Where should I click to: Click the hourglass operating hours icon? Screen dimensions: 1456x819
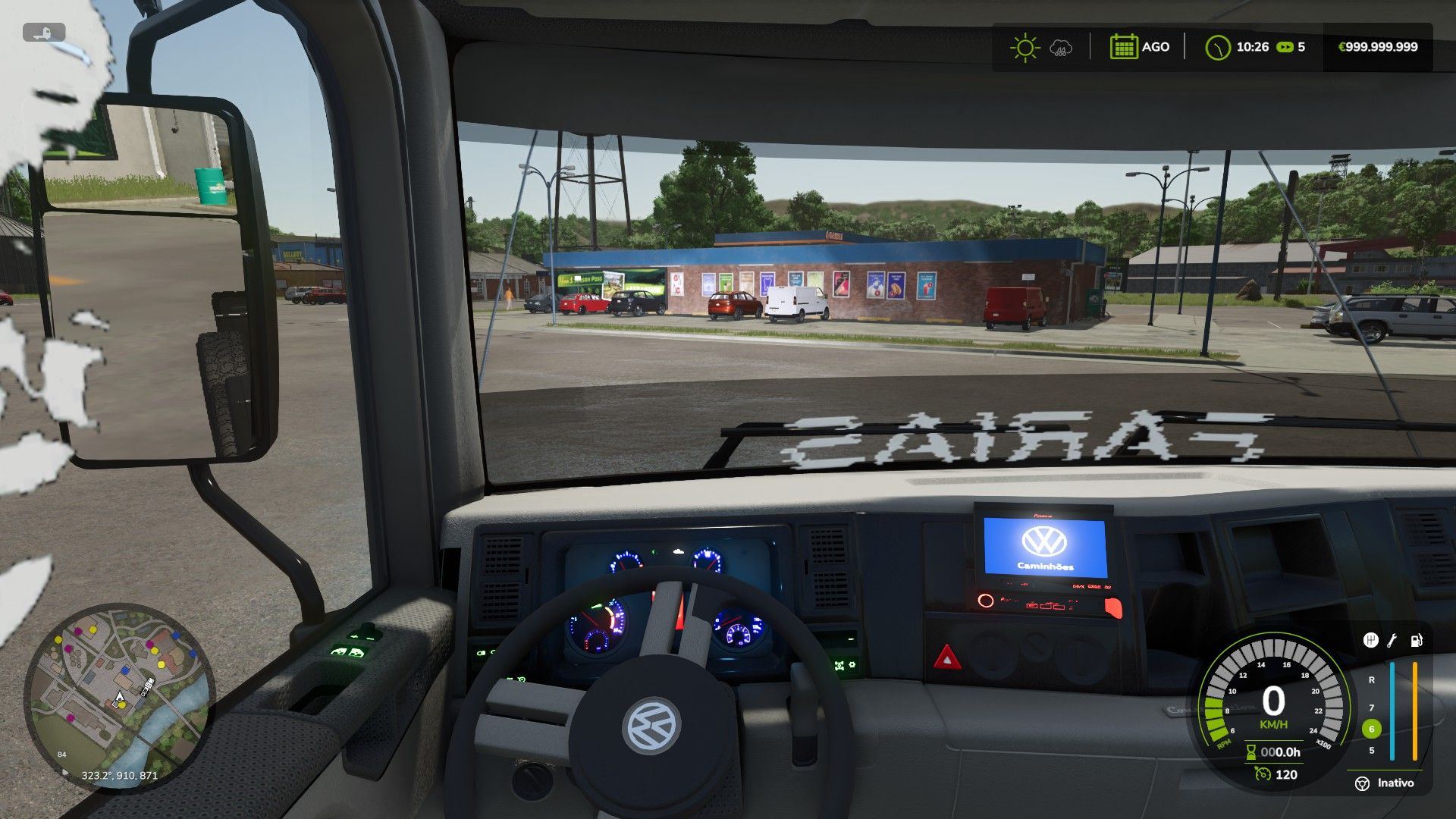coord(1250,752)
